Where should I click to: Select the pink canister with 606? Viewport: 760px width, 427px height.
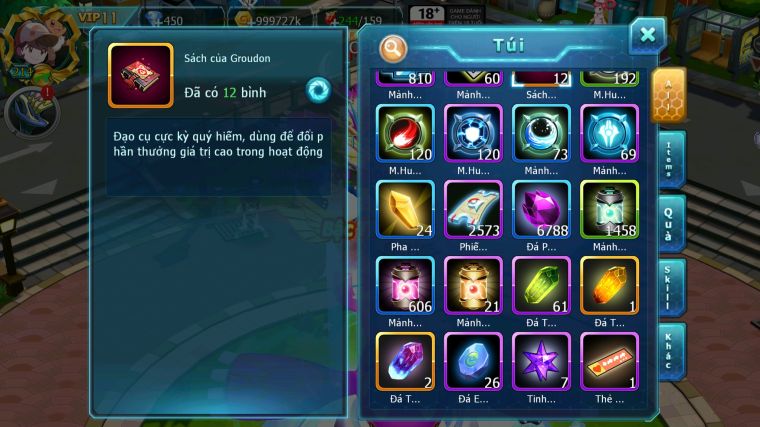(x=405, y=286)
